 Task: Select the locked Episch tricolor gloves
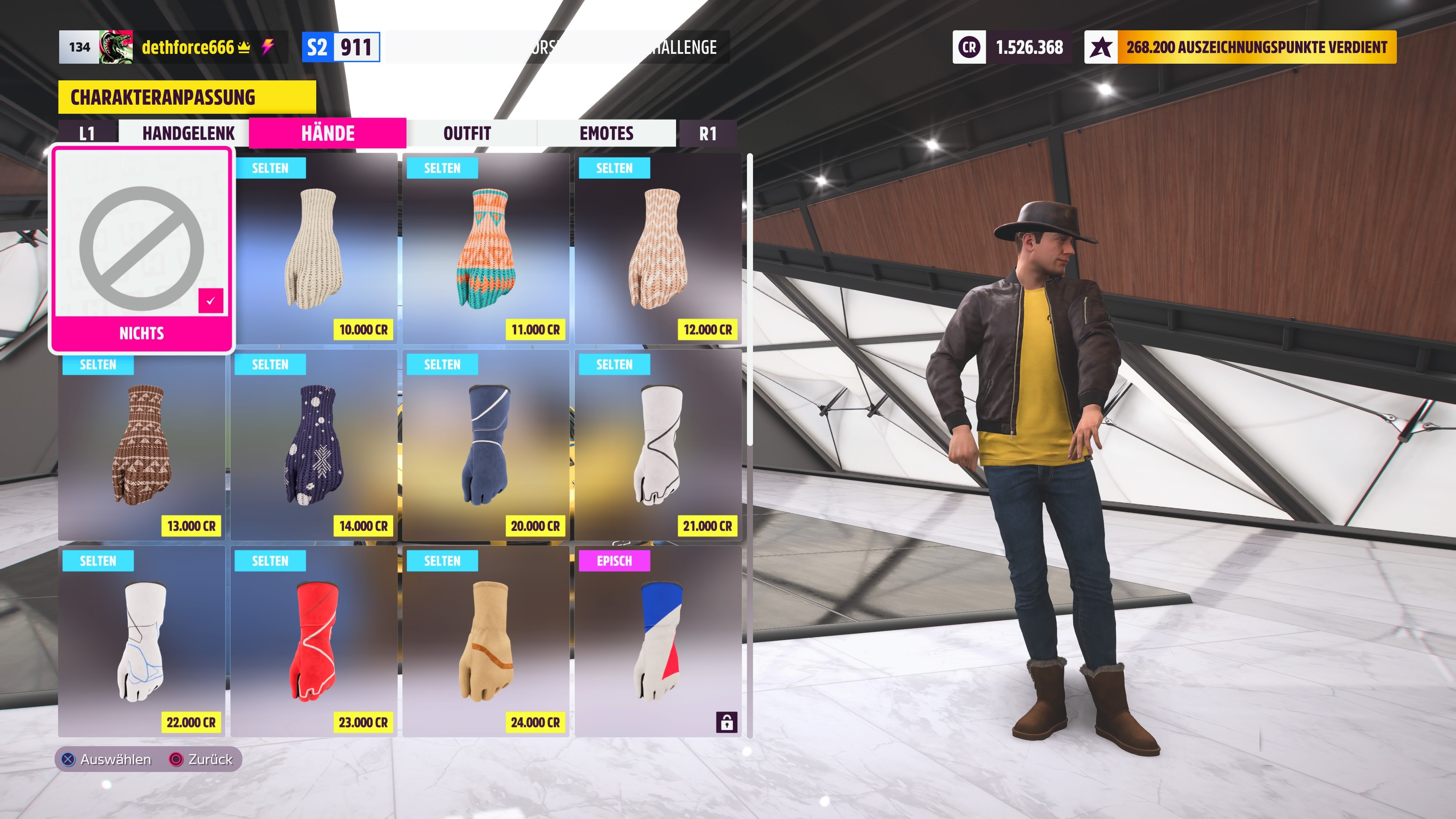coord(658,642)
